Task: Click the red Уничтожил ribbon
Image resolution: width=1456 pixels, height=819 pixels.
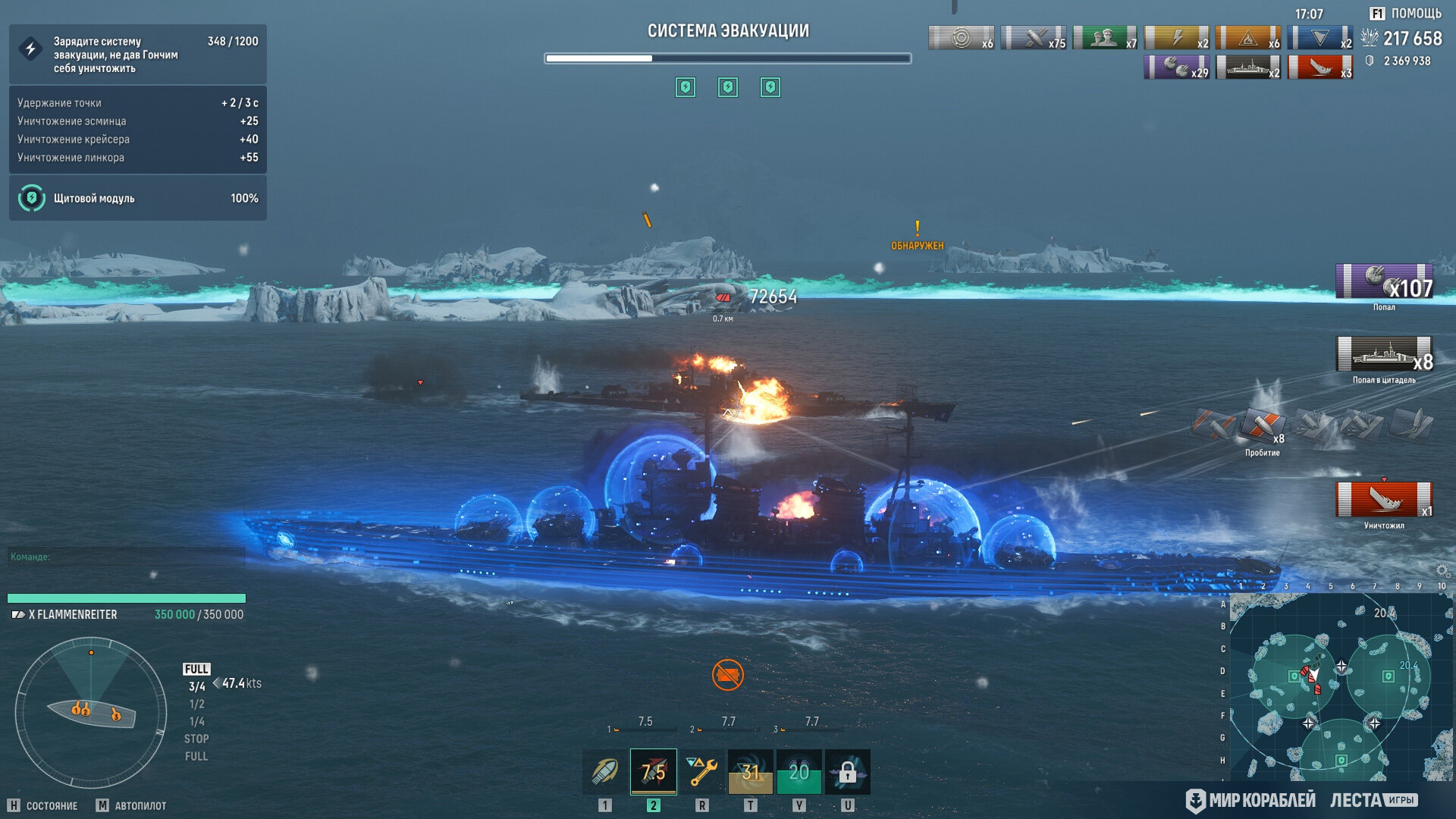Action: (1384, 500)
